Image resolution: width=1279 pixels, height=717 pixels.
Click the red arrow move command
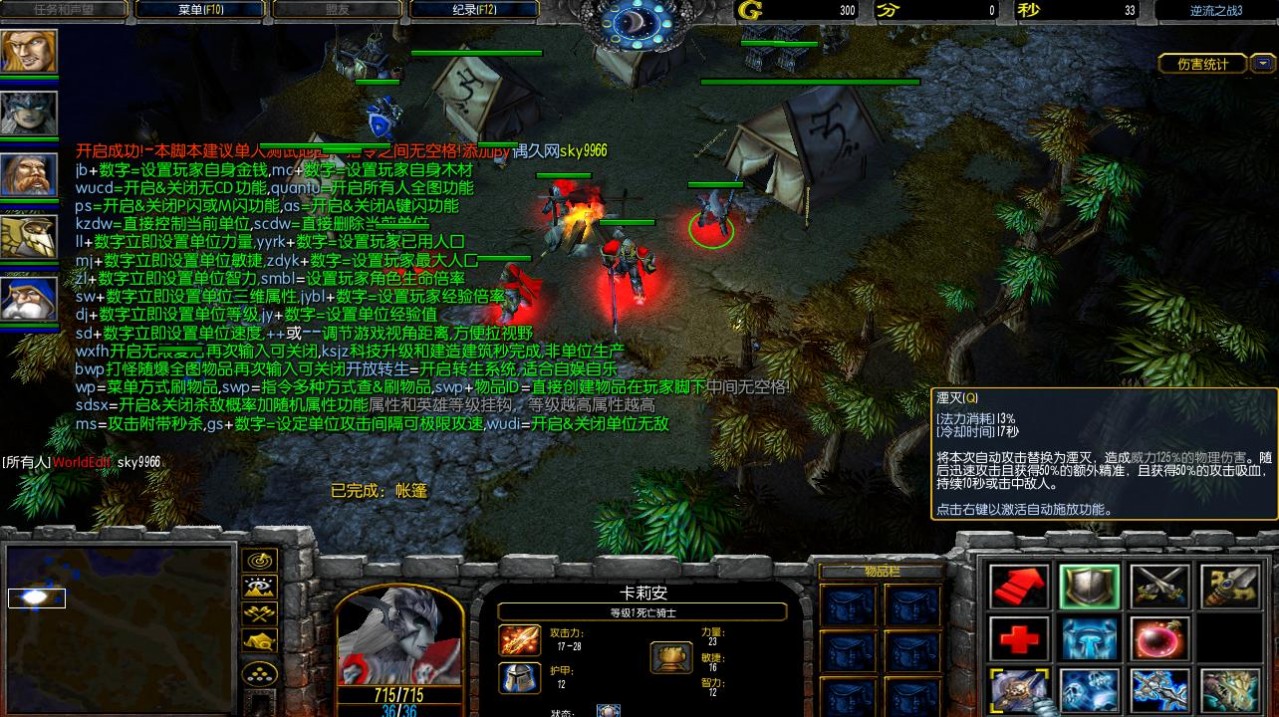click(x=1019, y=586)
